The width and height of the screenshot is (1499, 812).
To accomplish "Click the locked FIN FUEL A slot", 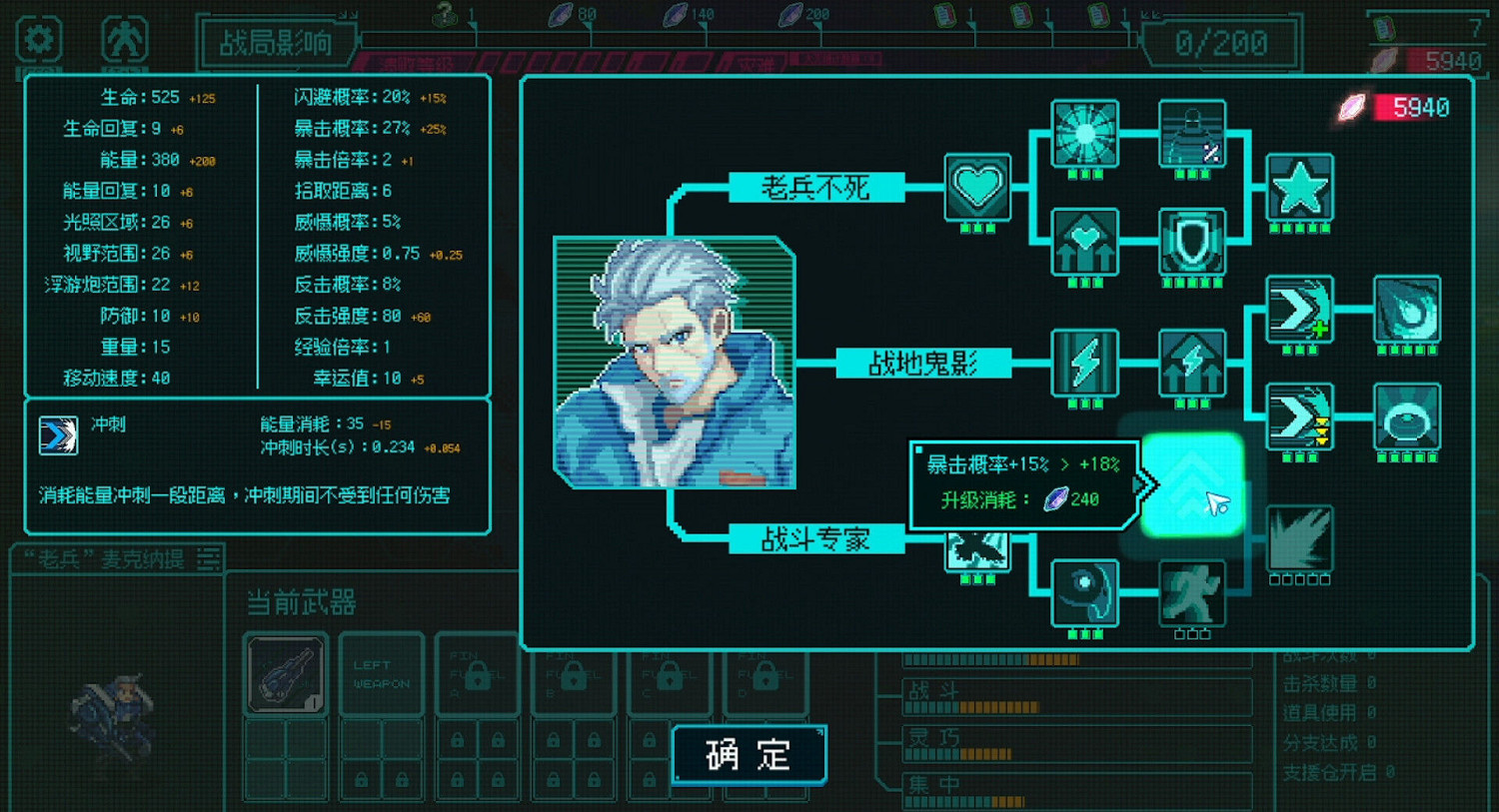I will click(x=477, y=674).
